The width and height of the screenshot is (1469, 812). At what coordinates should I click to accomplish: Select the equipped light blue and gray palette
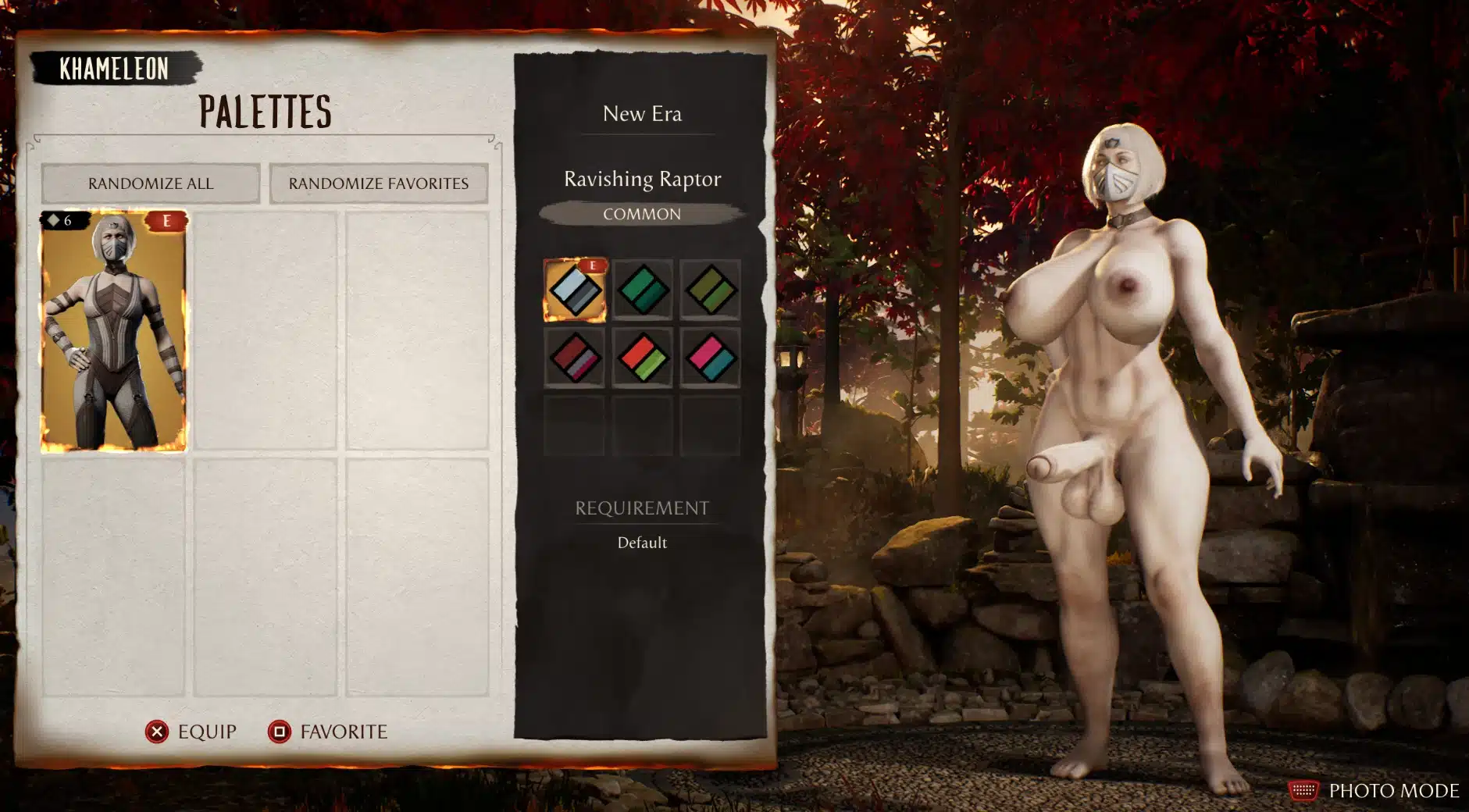(x=575, y=290)
